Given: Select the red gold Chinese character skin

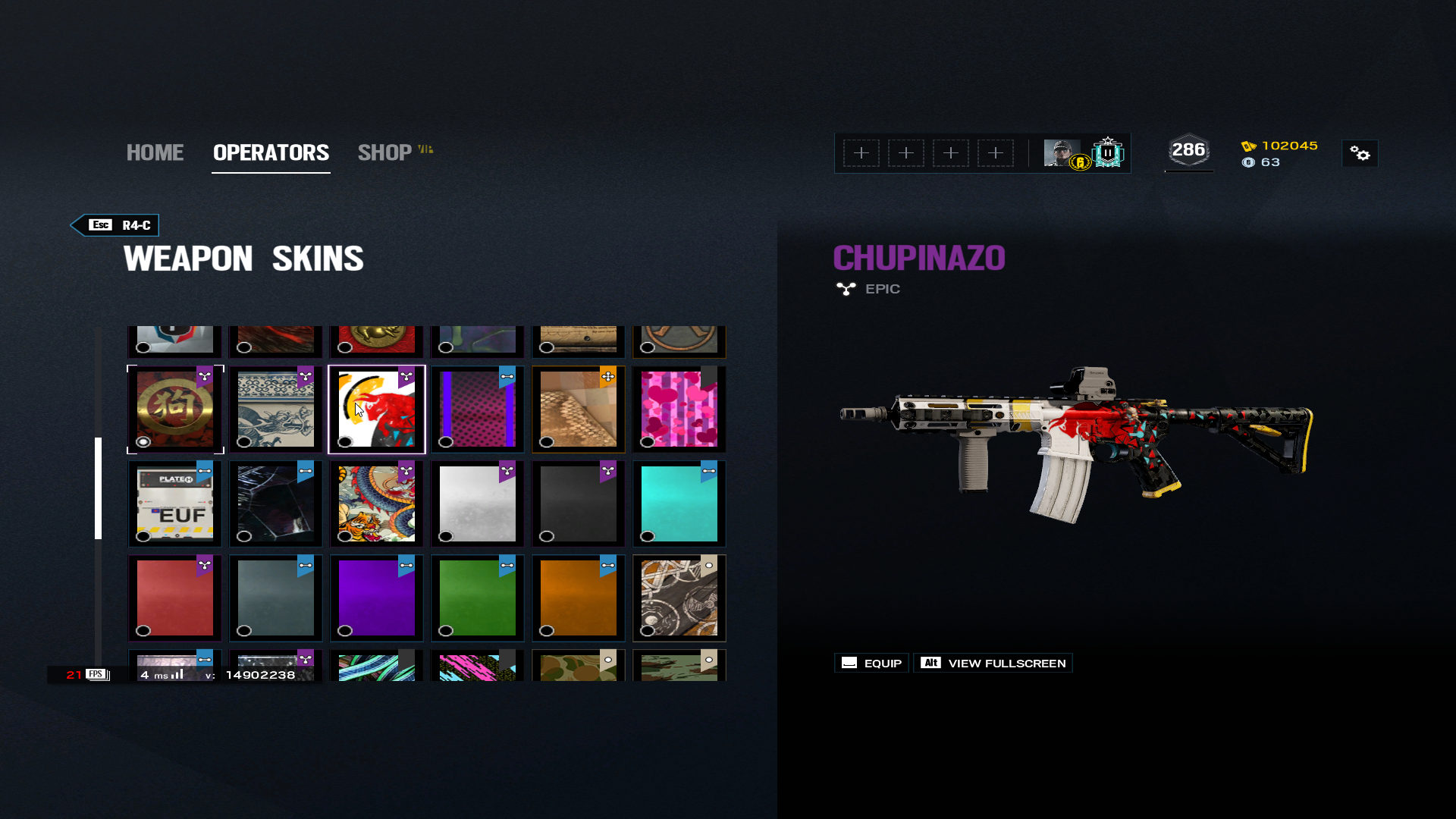Looking at the screenshot, I should pos(175,409).
